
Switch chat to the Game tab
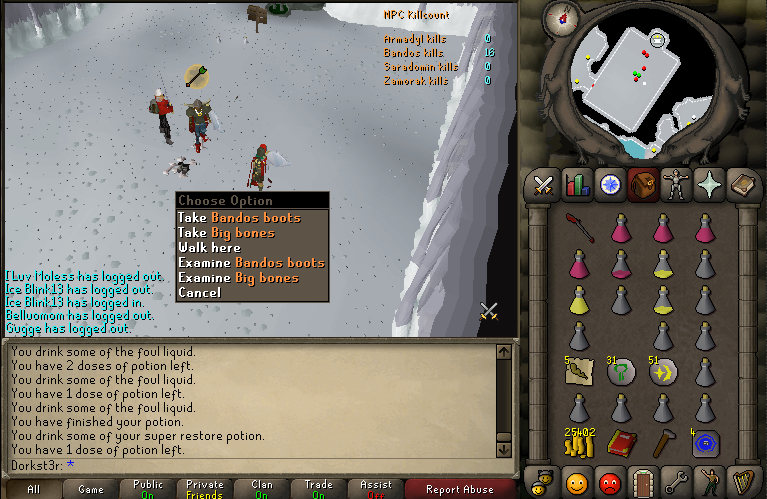[91, 489]
